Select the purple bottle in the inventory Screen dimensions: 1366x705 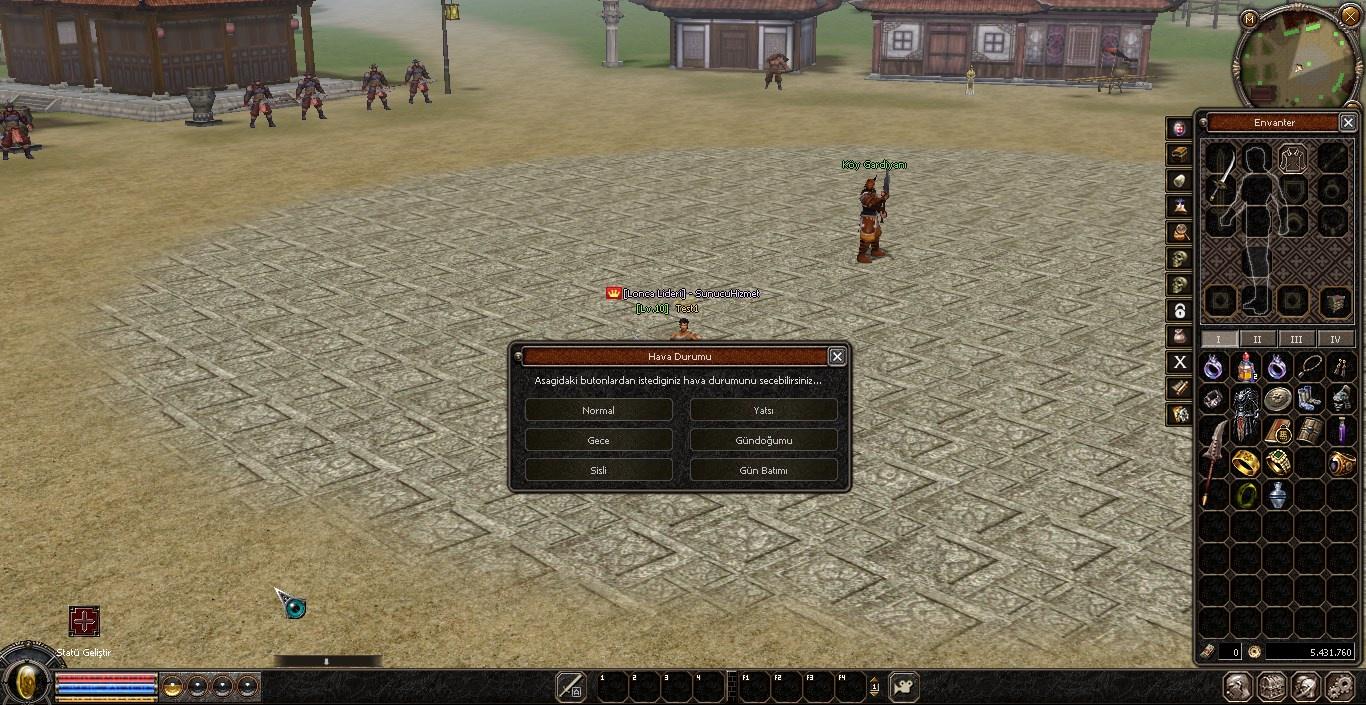tap(1340, 431)
